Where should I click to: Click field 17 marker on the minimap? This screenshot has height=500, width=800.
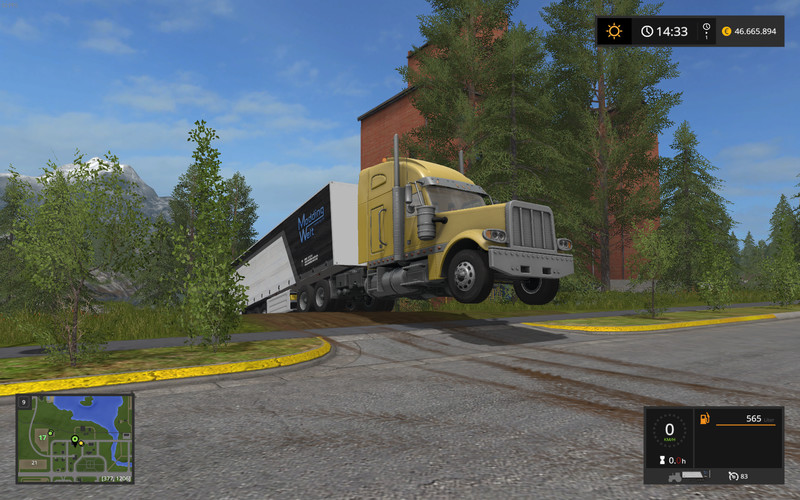point(42,437)
